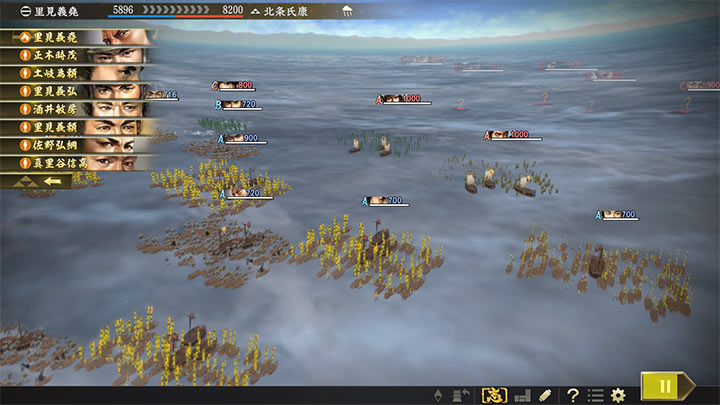The width and height of the screenshot is (720, 405).
Task: Toggle the highlighted 志 display icon
Action: (494, 395)
